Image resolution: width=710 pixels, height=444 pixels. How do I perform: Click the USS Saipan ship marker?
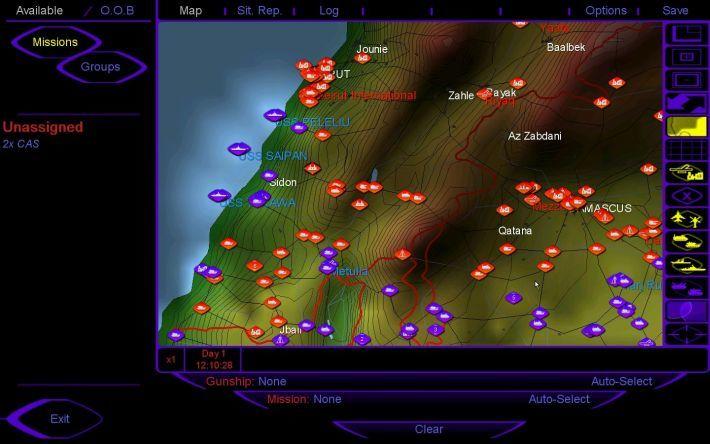(238, 150)
